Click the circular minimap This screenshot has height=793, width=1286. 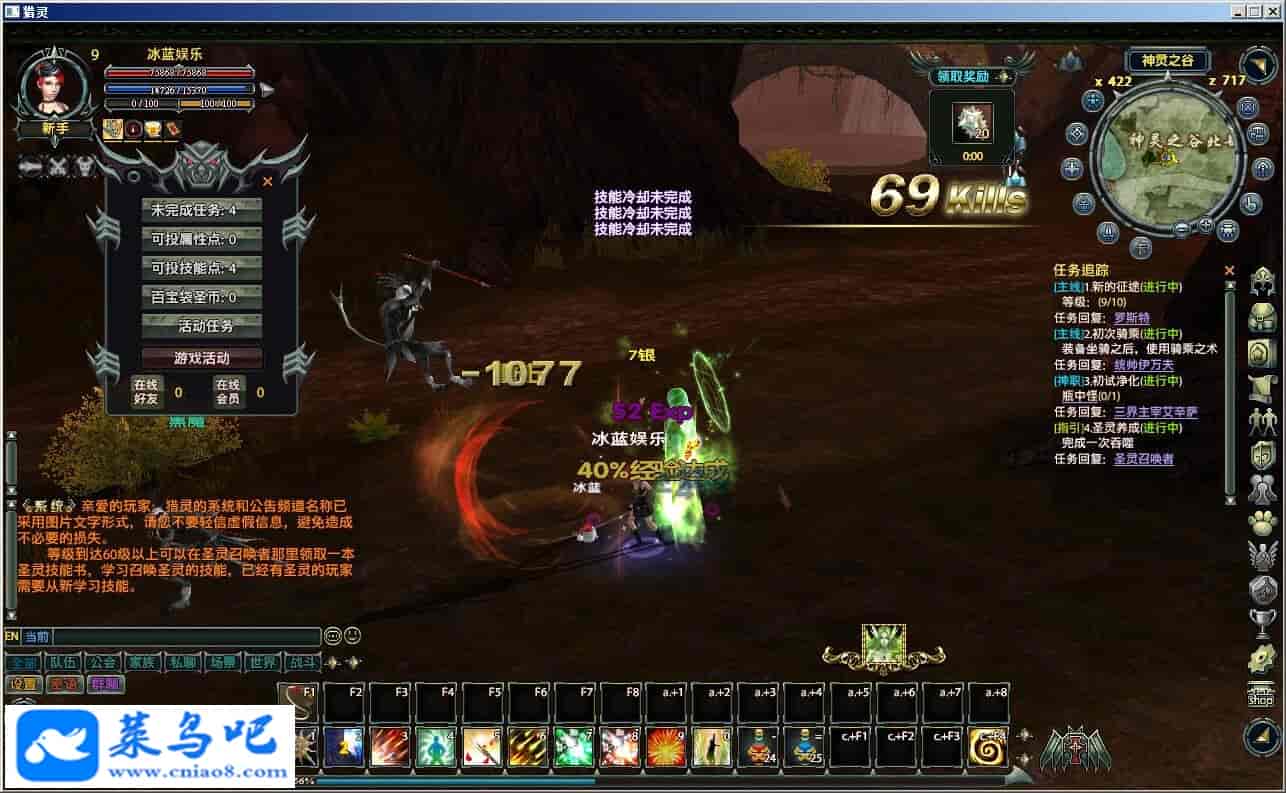[x=1166, y=158]
